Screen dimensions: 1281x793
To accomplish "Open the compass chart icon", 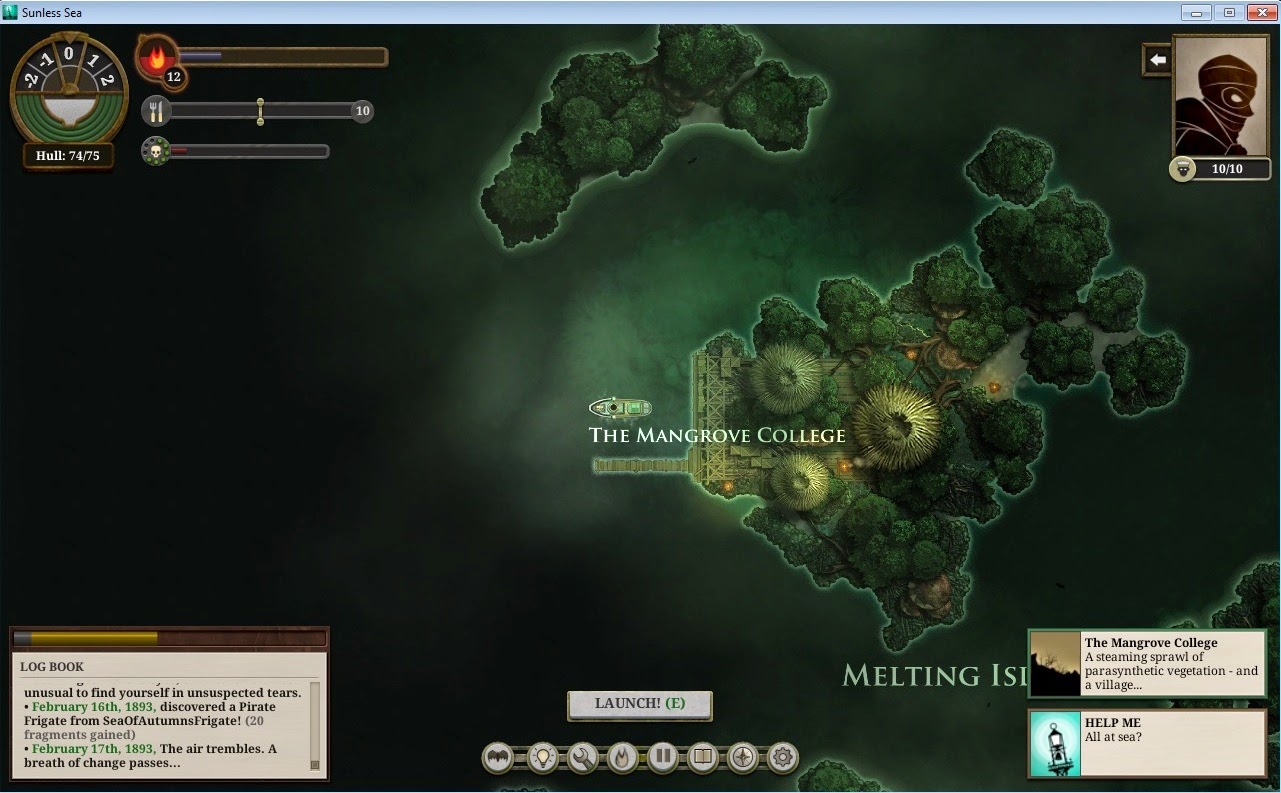I will pyautogui.click(x=743, y=758).
